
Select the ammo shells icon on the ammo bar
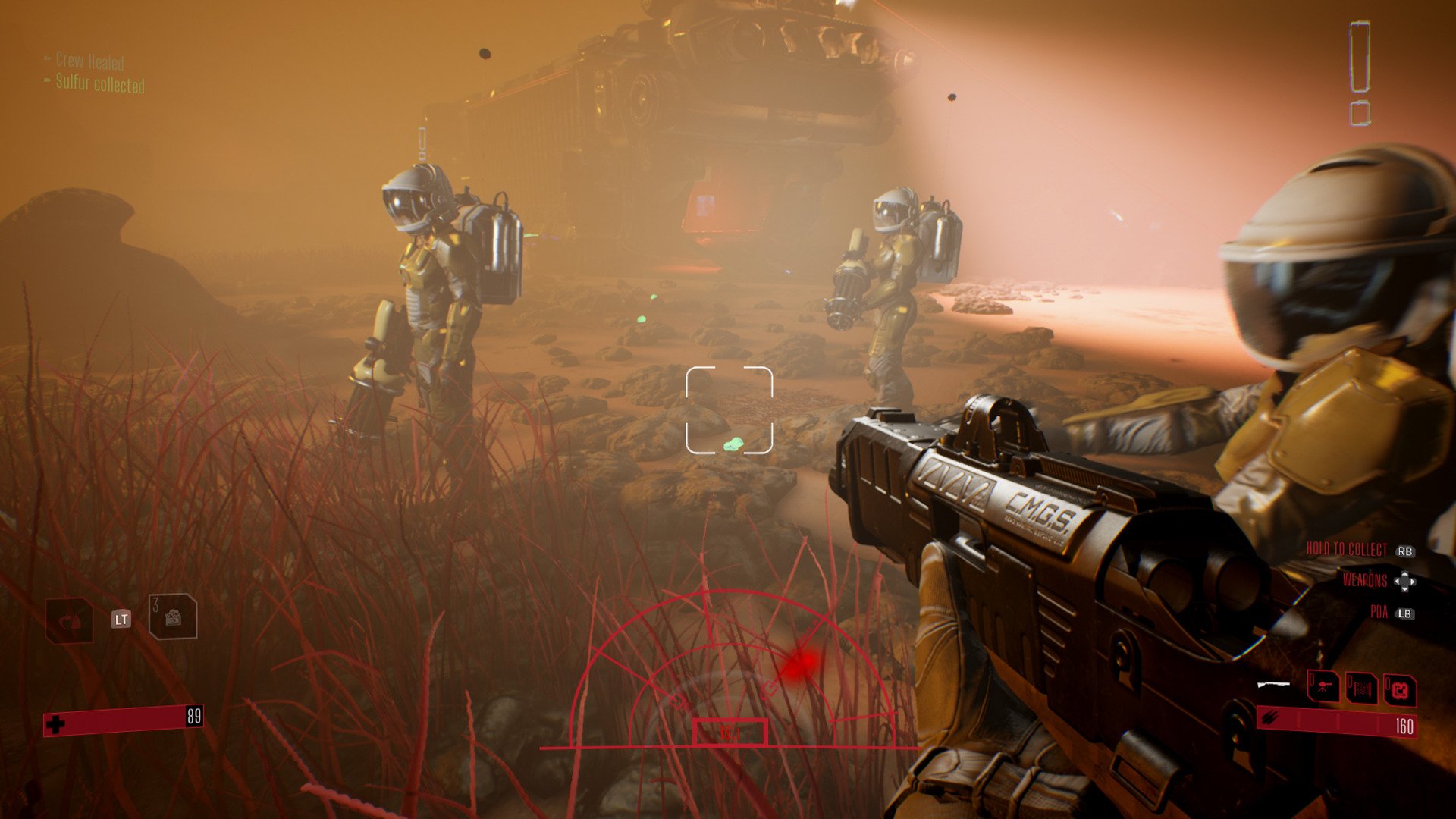click(1269, 717)
